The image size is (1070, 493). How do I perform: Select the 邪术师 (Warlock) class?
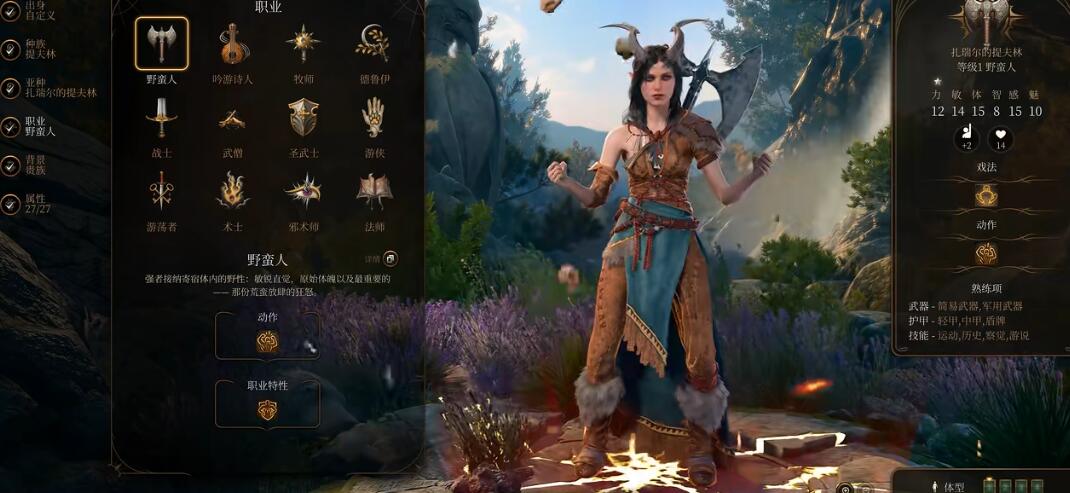pyautogui.click(x=303, y=190)
